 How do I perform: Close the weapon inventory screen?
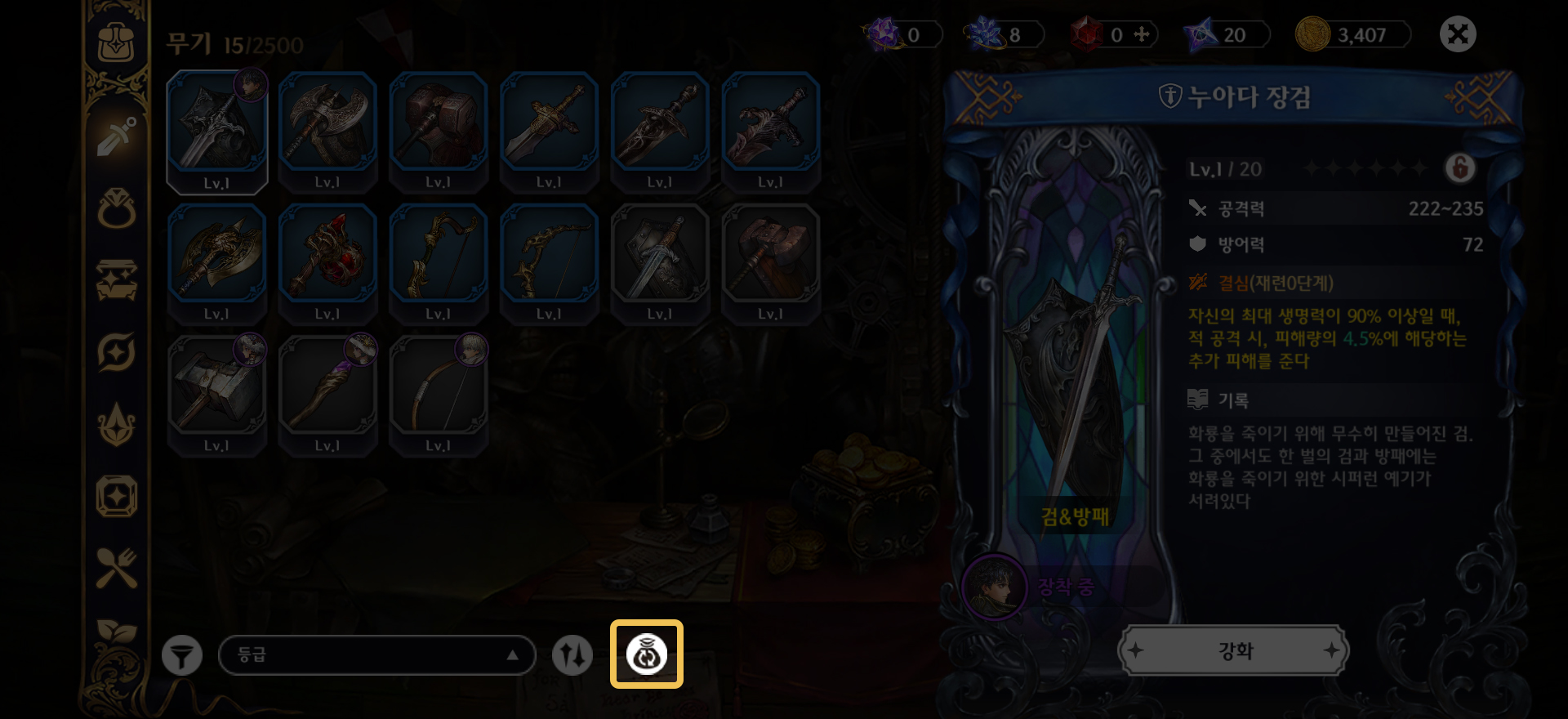[1458, 35]
